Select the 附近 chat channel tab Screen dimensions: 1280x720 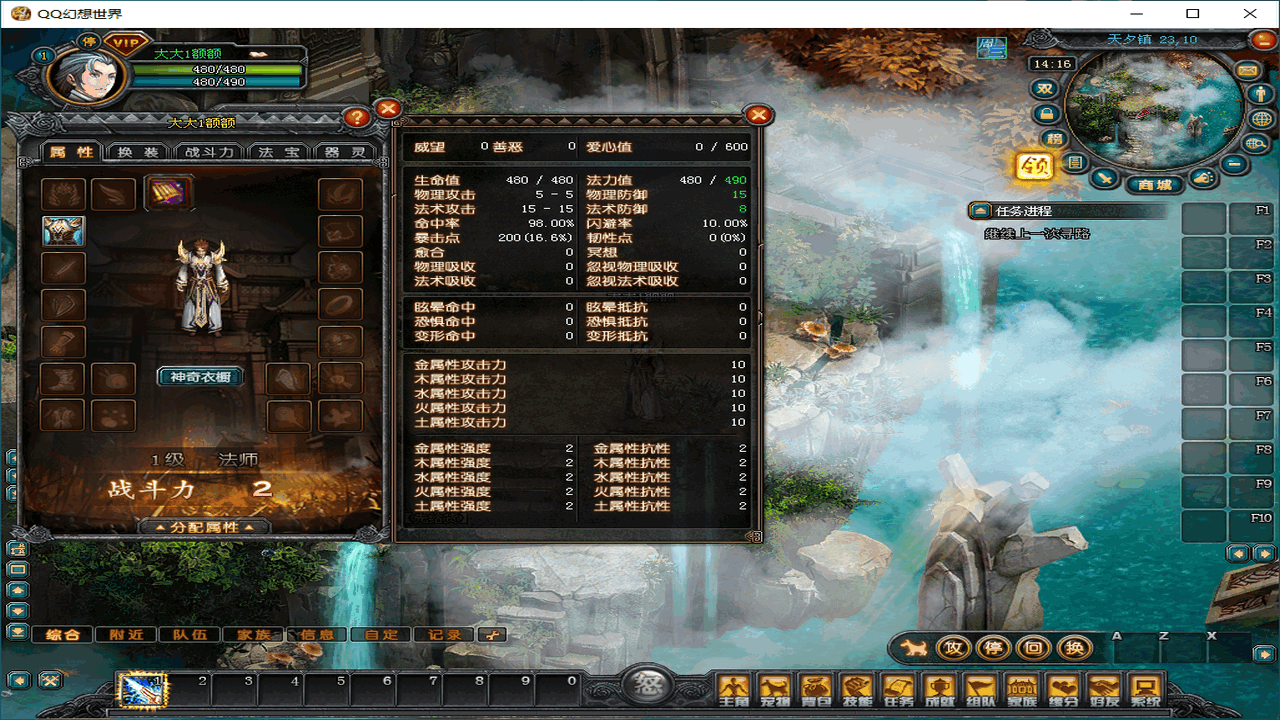[x=126, y=634]
